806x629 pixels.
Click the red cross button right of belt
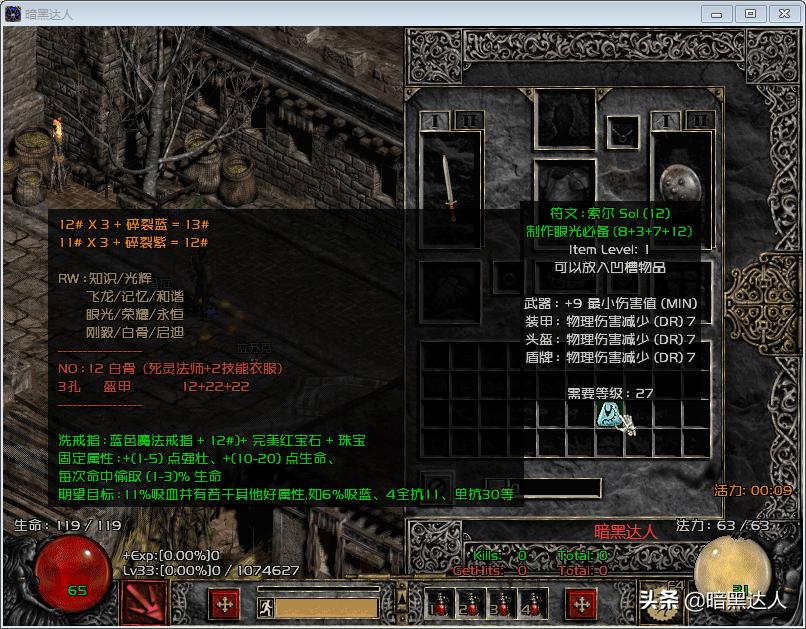pos(581,604)
